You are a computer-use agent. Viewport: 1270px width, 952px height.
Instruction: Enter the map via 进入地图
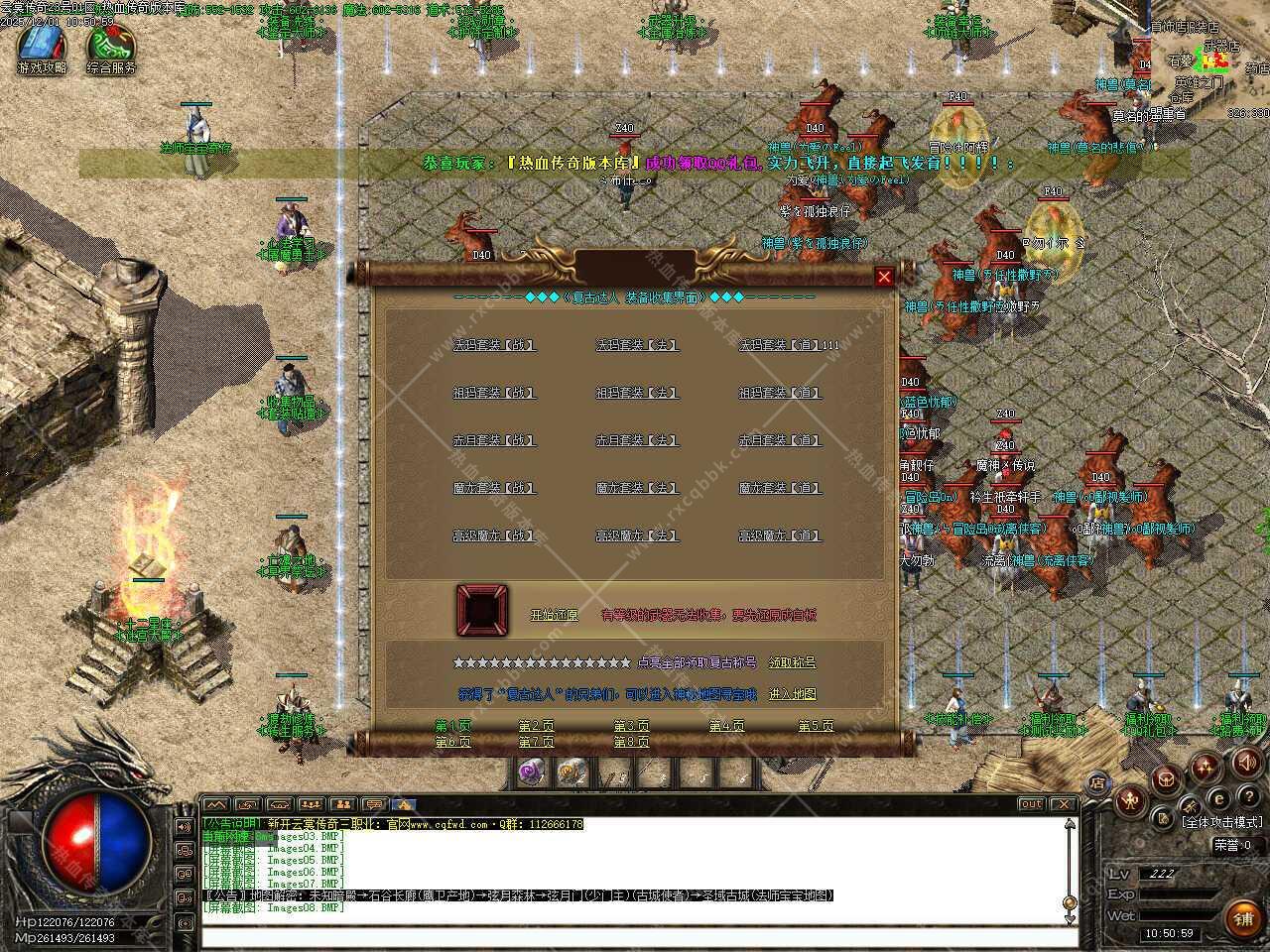(792, 694)
